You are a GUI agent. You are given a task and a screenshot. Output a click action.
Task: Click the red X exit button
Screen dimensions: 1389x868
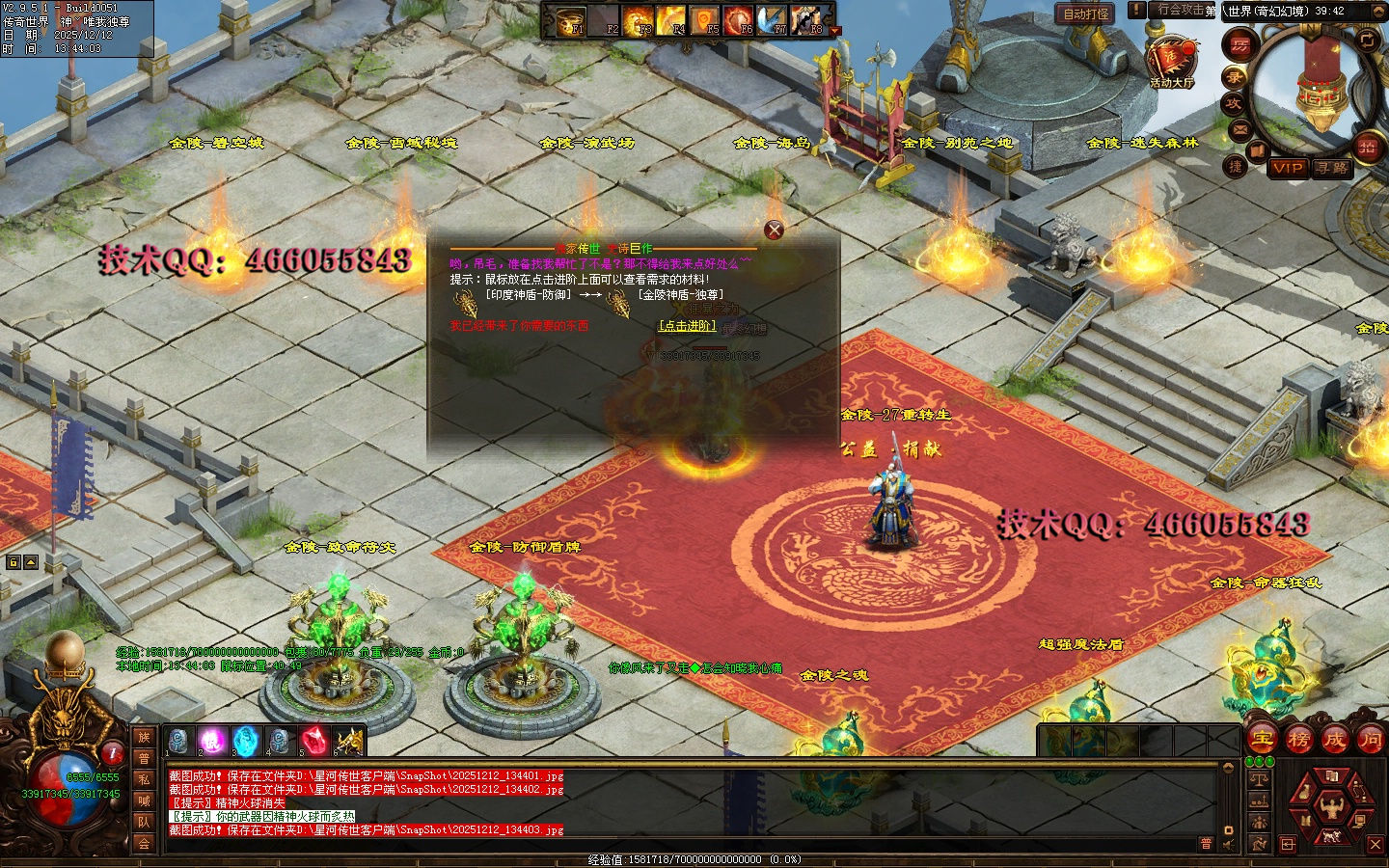1375,844
